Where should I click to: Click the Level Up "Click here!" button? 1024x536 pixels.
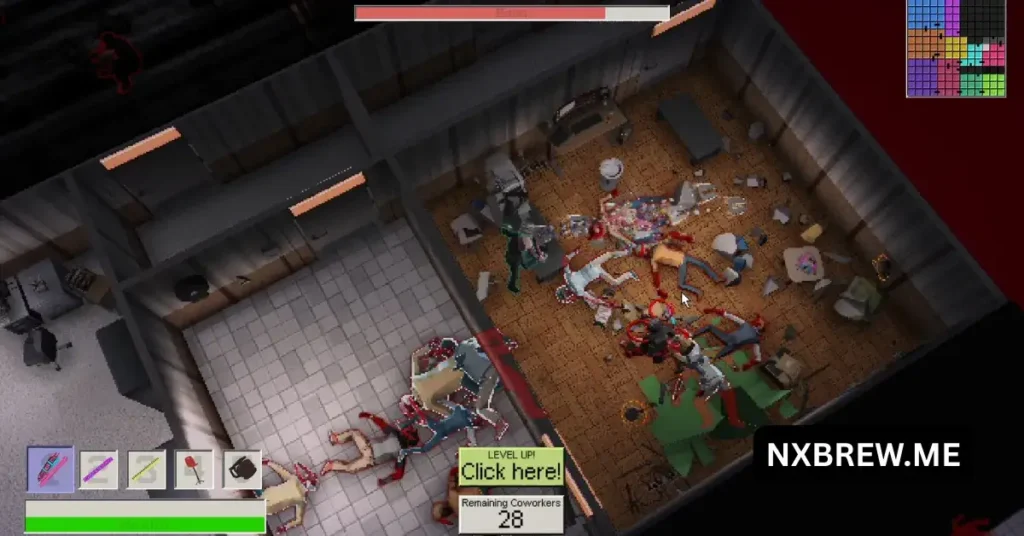(x=511, y=466)
